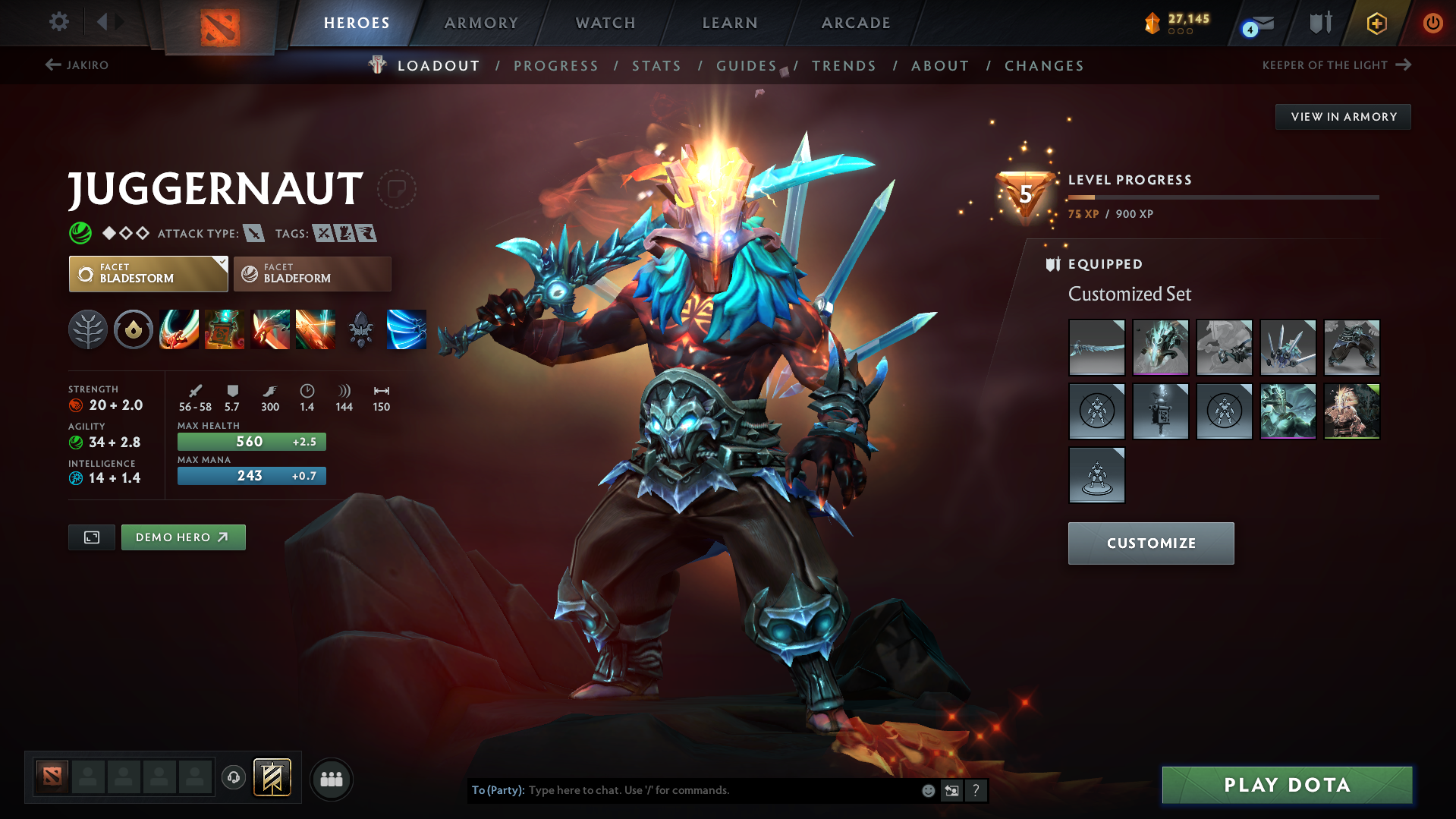Click the innate ability icon
This screenshot has height=819, width=1456.
coord(133,329)
